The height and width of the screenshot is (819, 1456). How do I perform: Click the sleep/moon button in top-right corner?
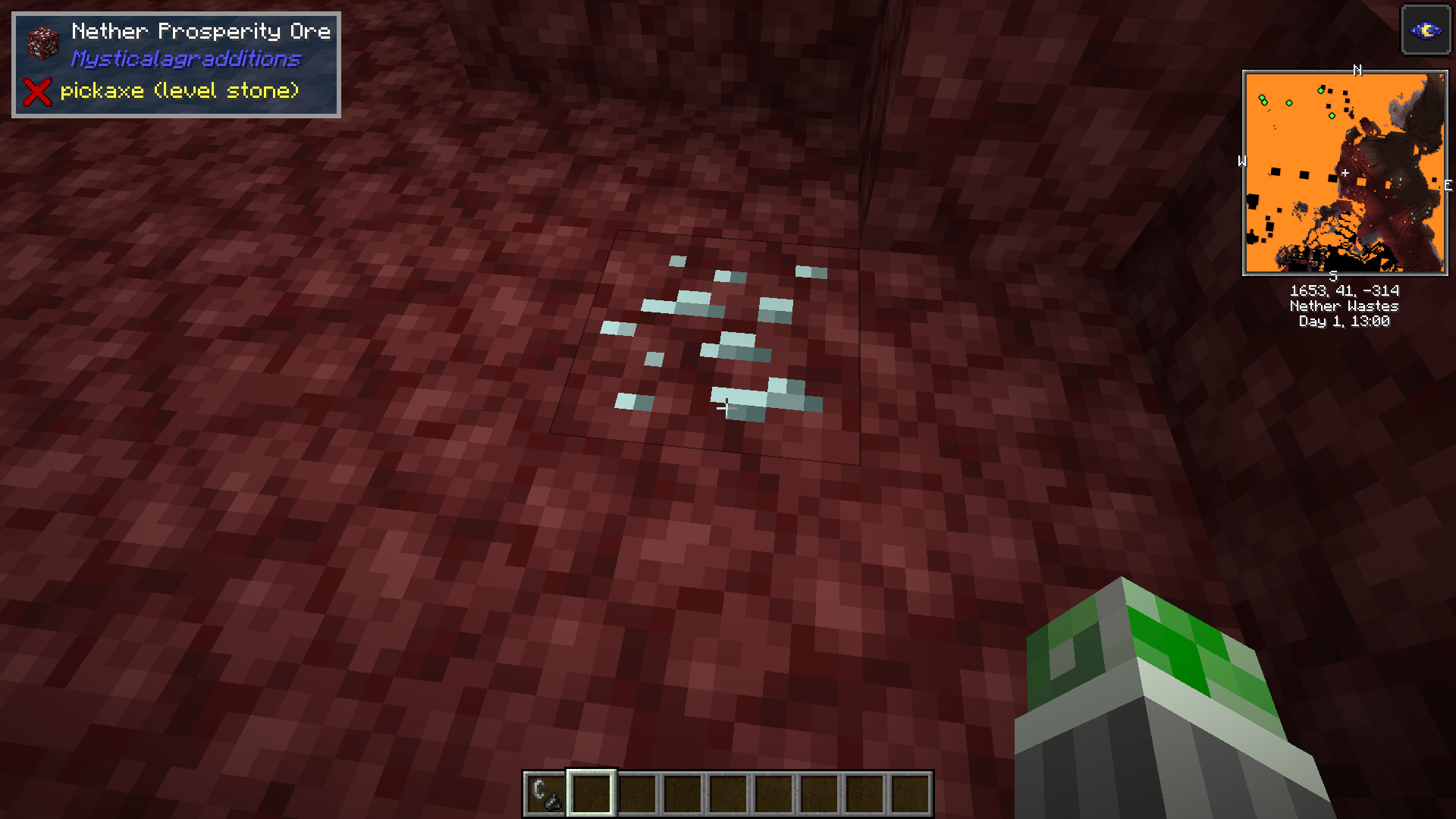pyautogui.click(x=1426, y=29)
